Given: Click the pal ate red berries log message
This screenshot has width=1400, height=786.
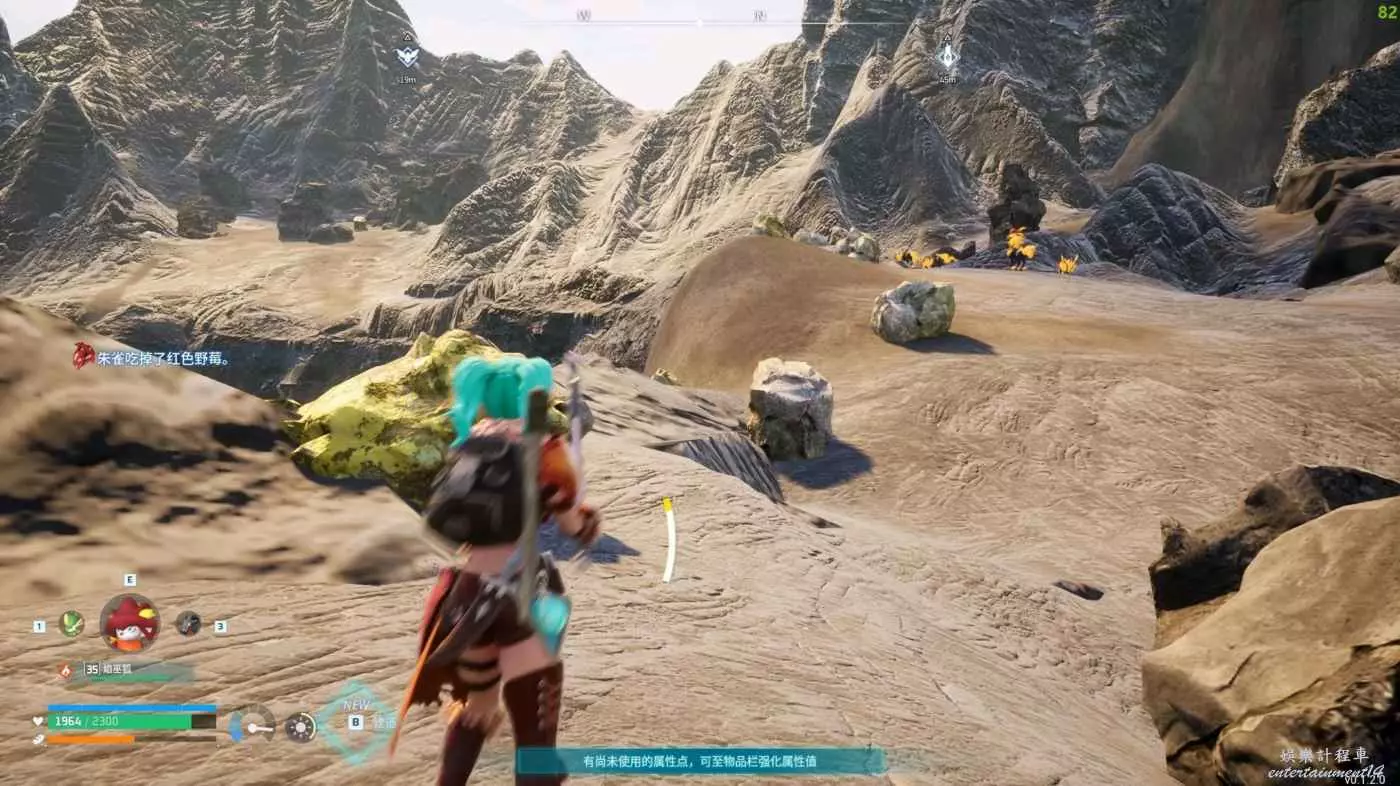Looking at the screenshot, I should coord(152,357).
